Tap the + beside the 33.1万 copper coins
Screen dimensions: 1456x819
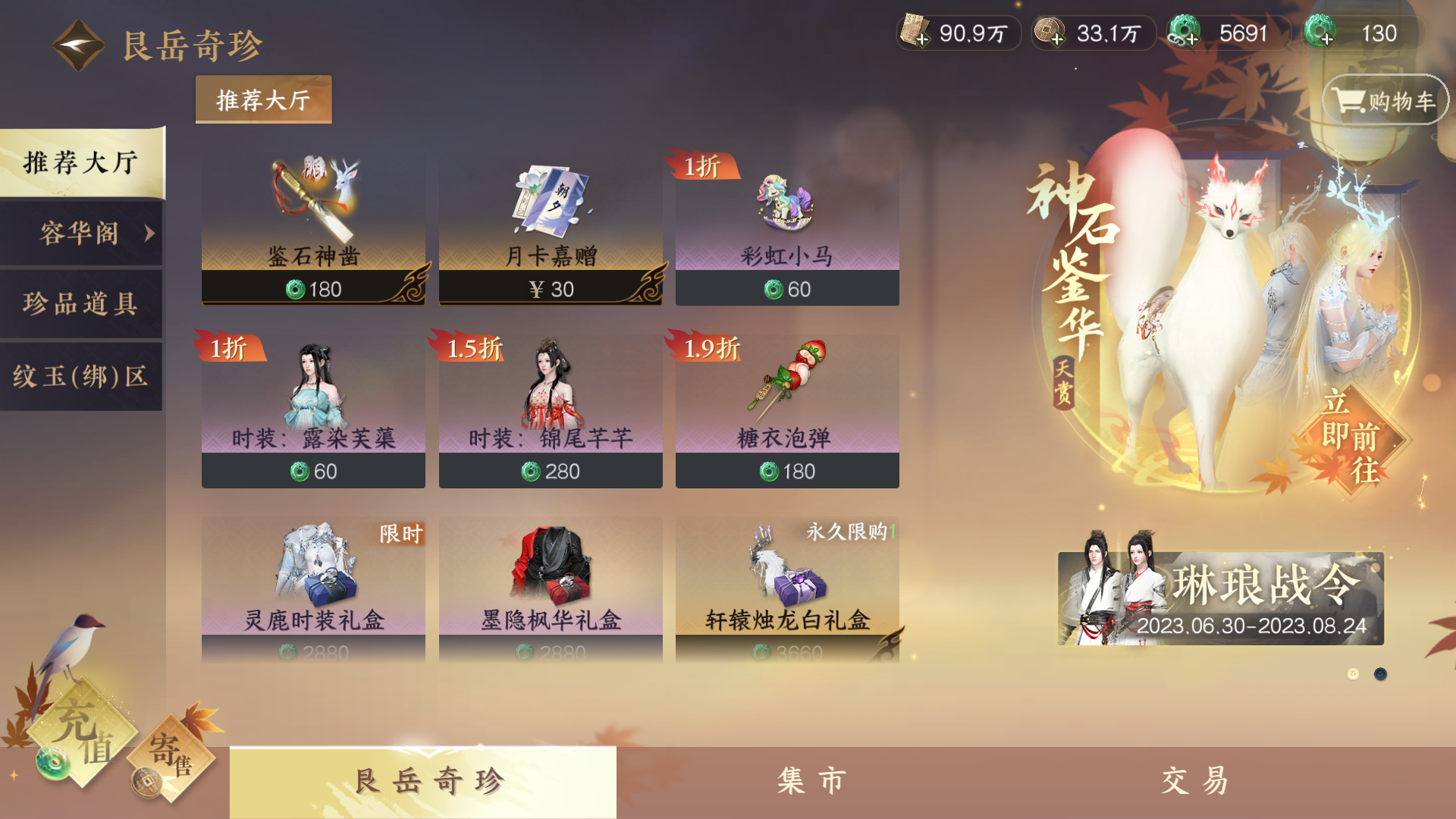click(x=1058, y=39)
